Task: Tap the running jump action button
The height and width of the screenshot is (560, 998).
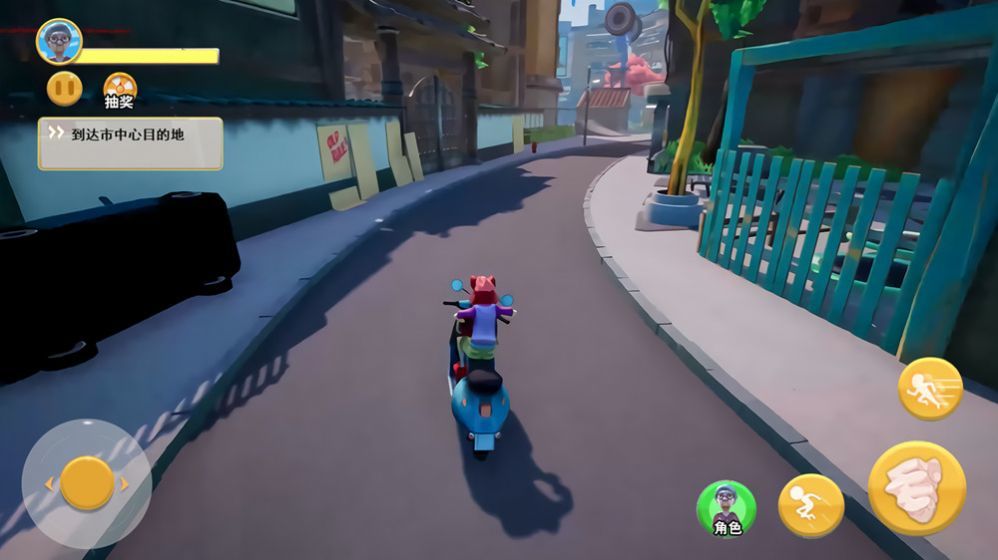Action: 811,505
